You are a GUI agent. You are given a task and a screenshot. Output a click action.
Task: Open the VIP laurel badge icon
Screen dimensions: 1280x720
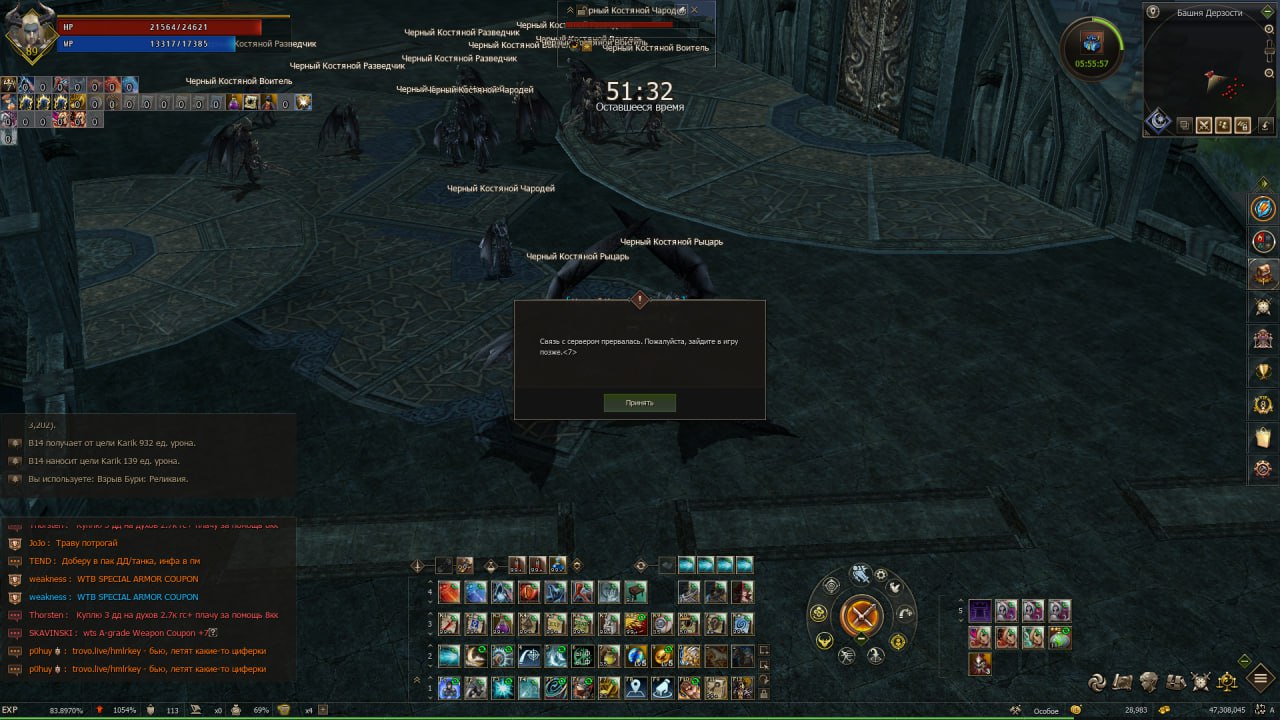point(1264,405)
